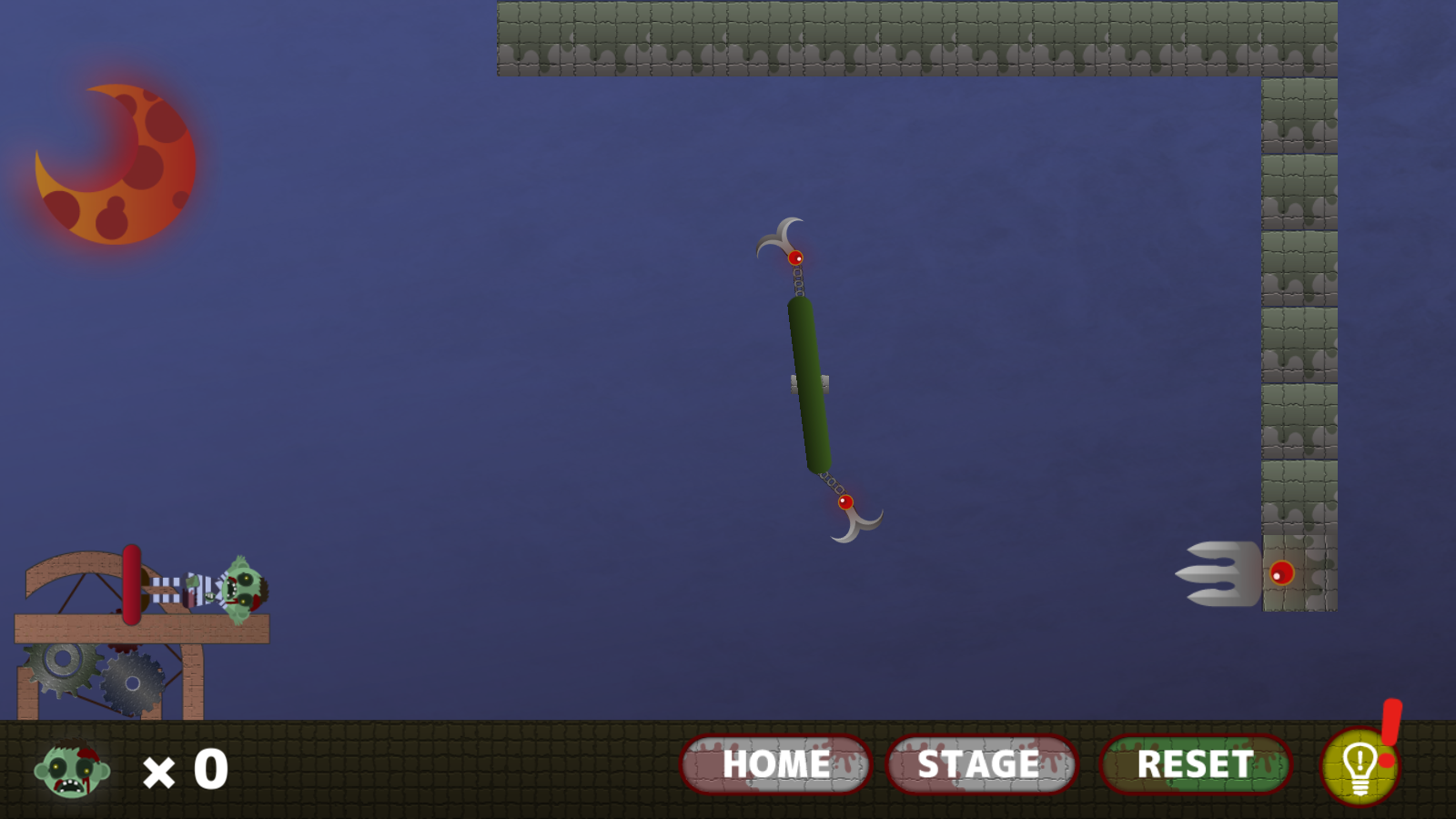Go to the HOME screen

click(x=775, y=764)
